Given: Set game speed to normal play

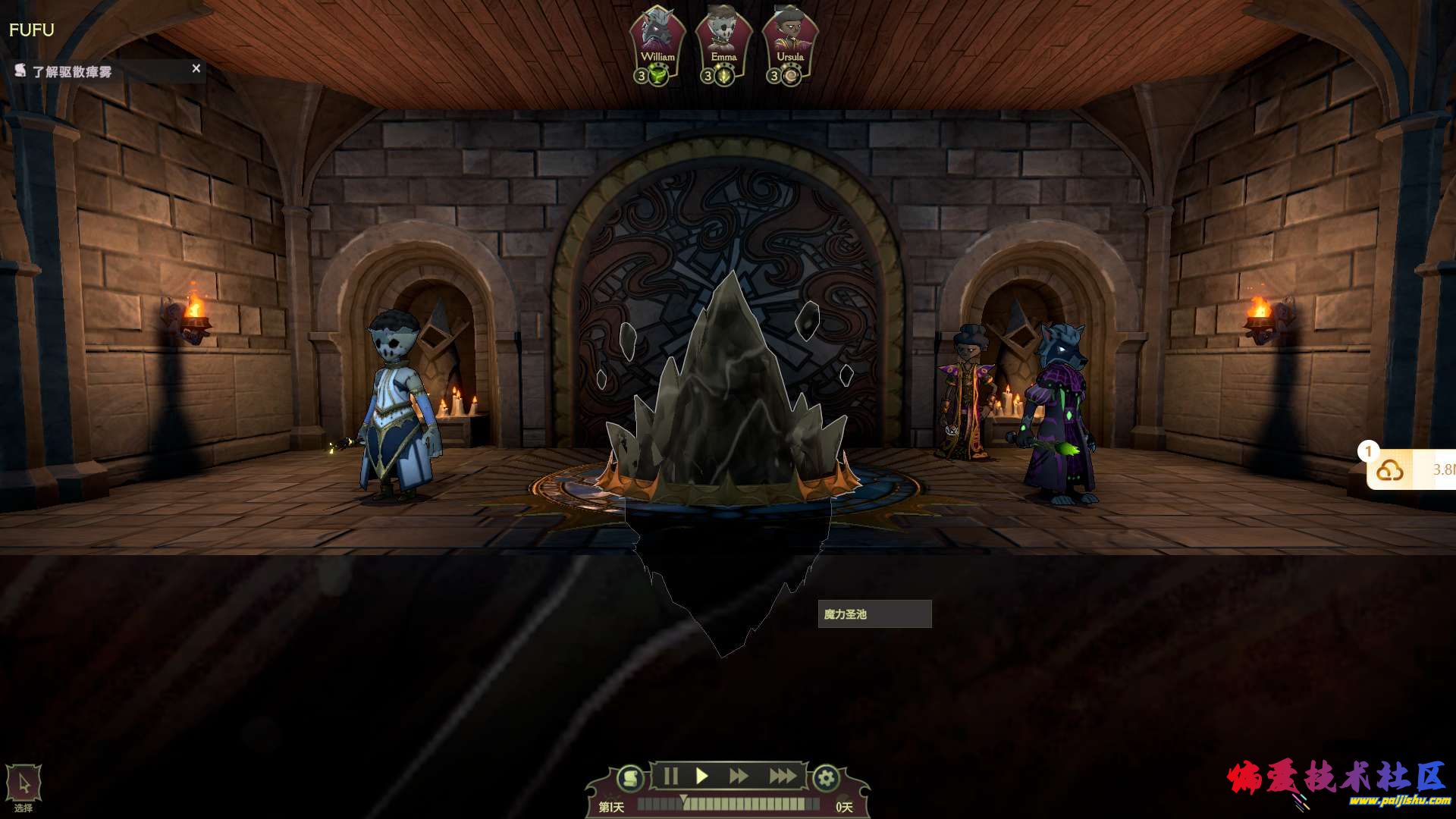Looking at the screenshot, I should (702, 777).
